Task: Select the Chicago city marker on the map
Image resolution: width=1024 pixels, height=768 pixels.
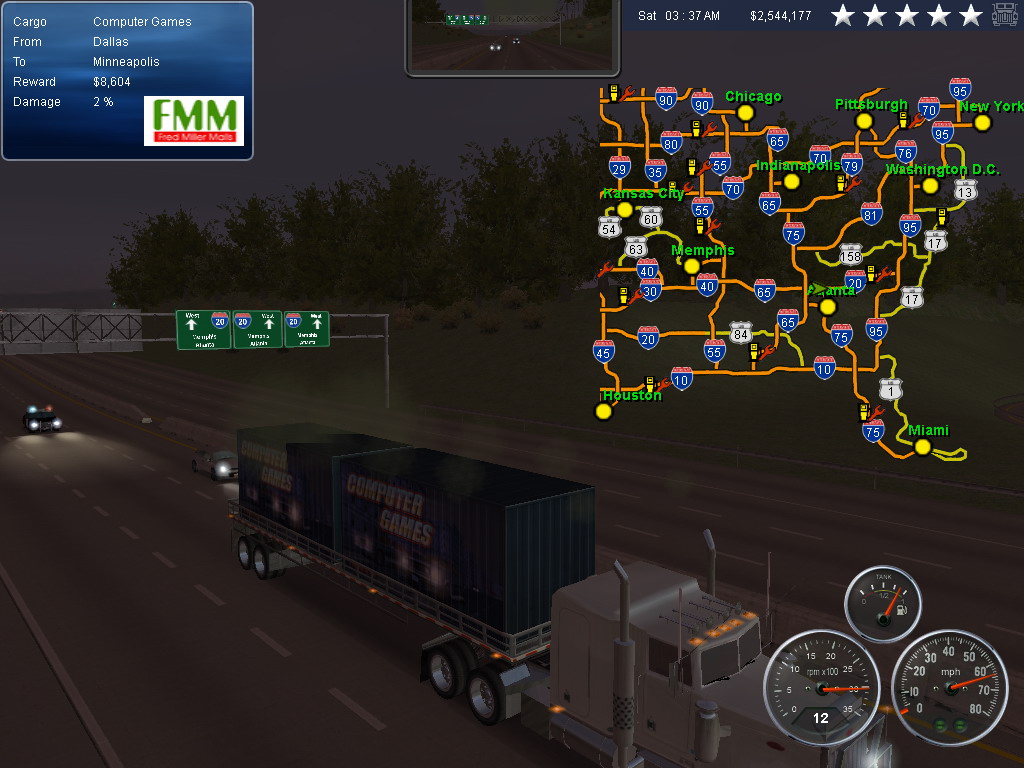Action: point(744,113)
